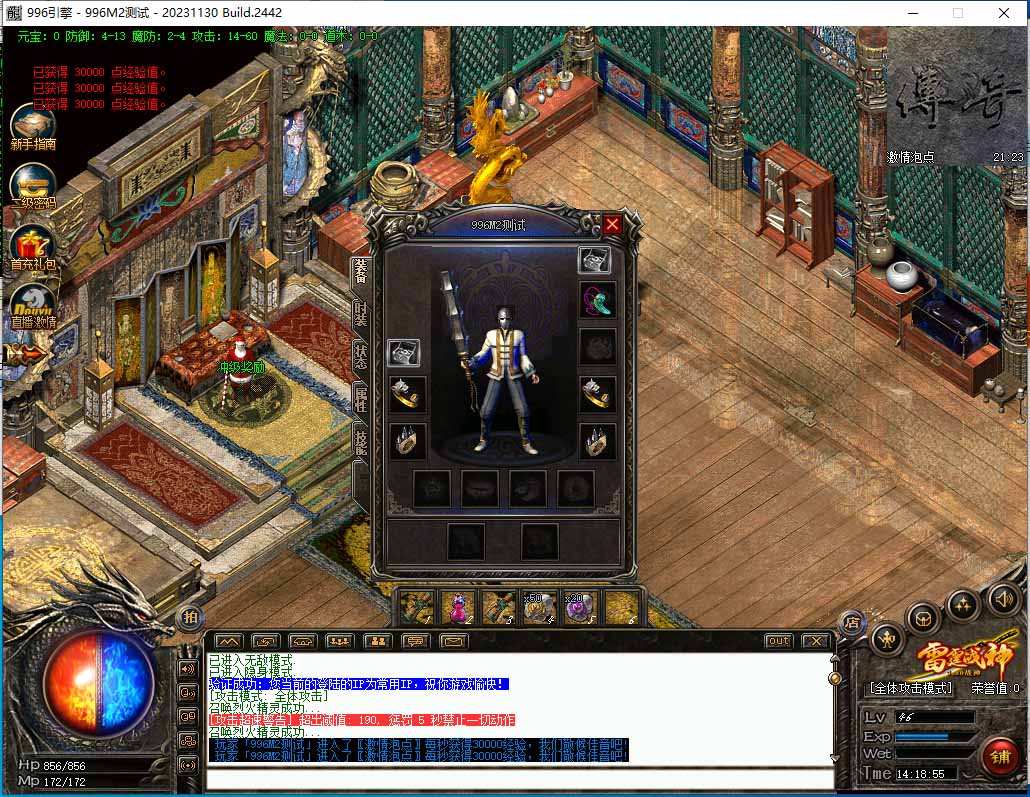Viewport: 1030px width, 797px height.
Task: Use the x20 purple item in hotbar slot 5
Action: coord(581,607)
